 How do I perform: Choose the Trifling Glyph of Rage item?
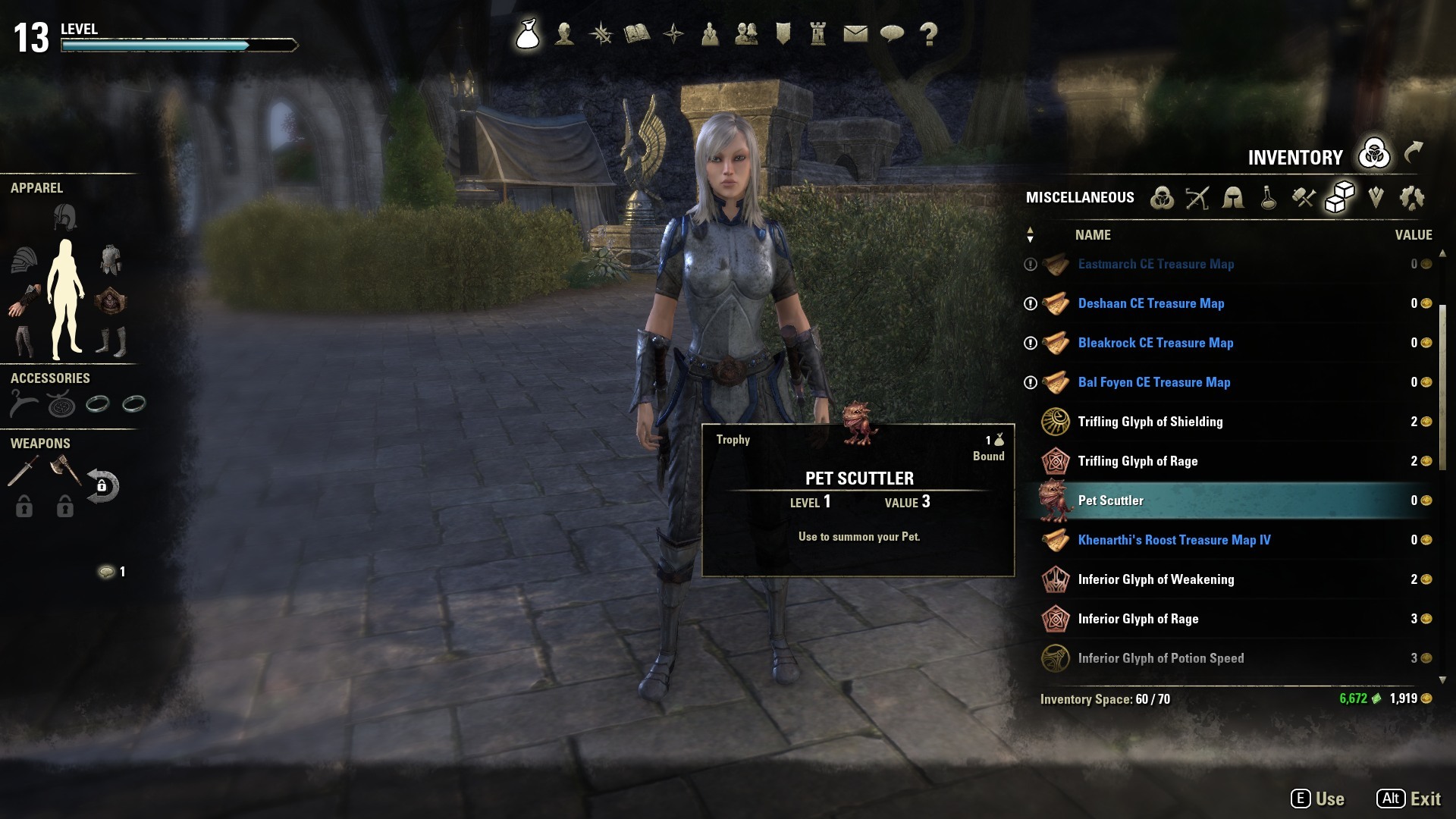click(1137, 461)
